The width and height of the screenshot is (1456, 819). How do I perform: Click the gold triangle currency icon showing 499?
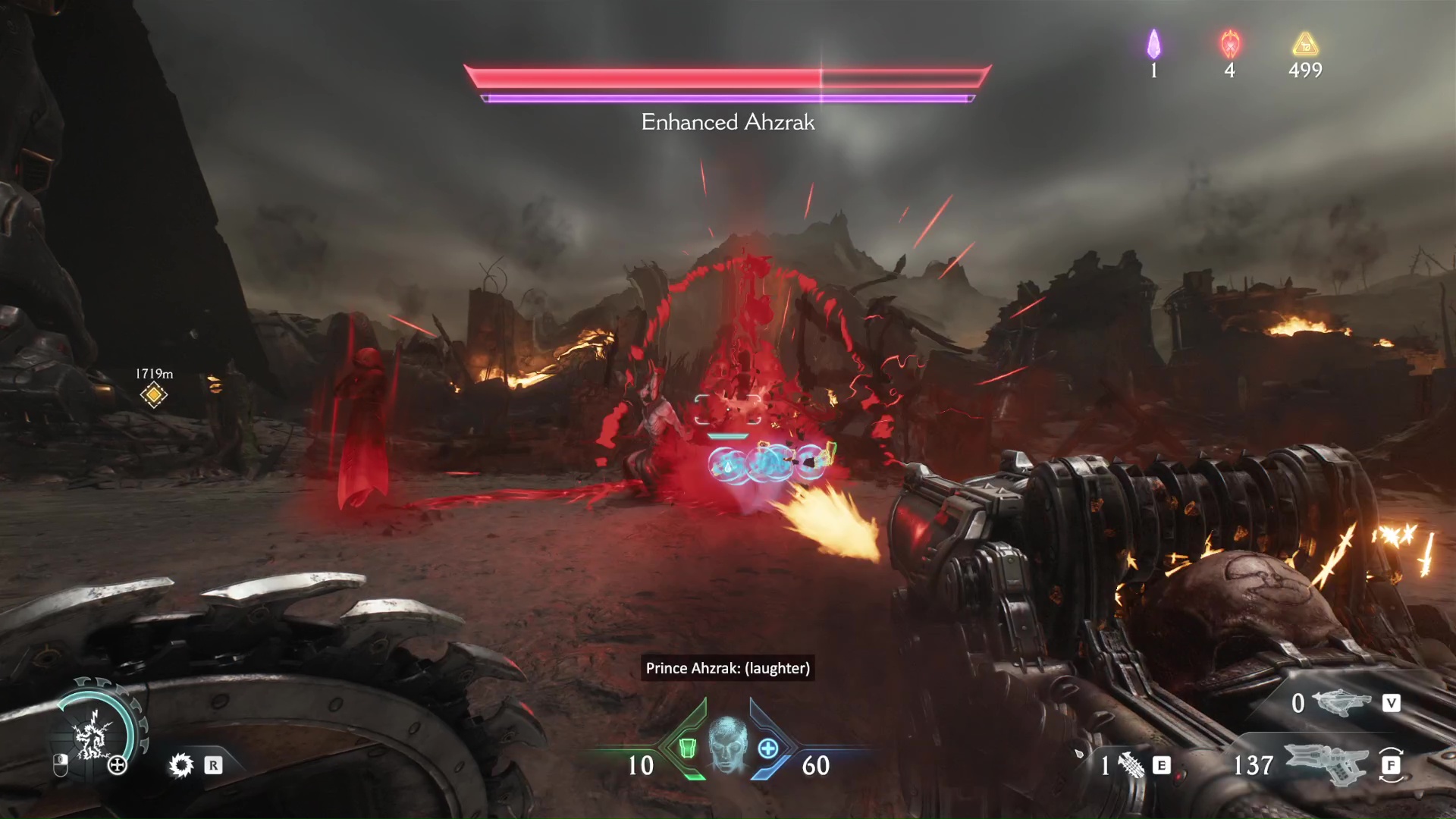click(x=1304, y=45)
